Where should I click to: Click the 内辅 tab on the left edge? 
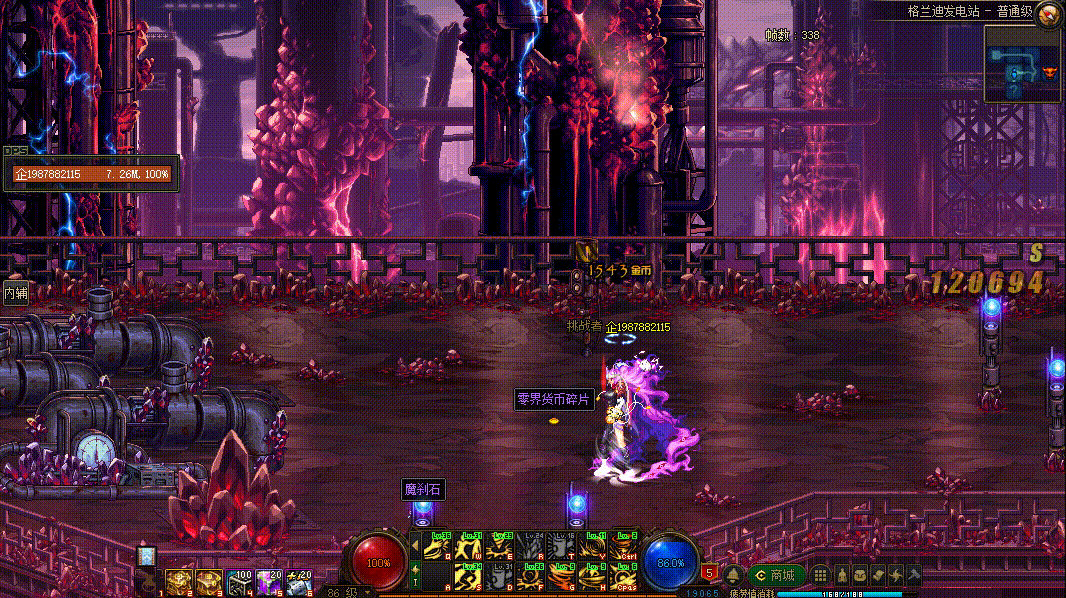(x=15, y=293)
